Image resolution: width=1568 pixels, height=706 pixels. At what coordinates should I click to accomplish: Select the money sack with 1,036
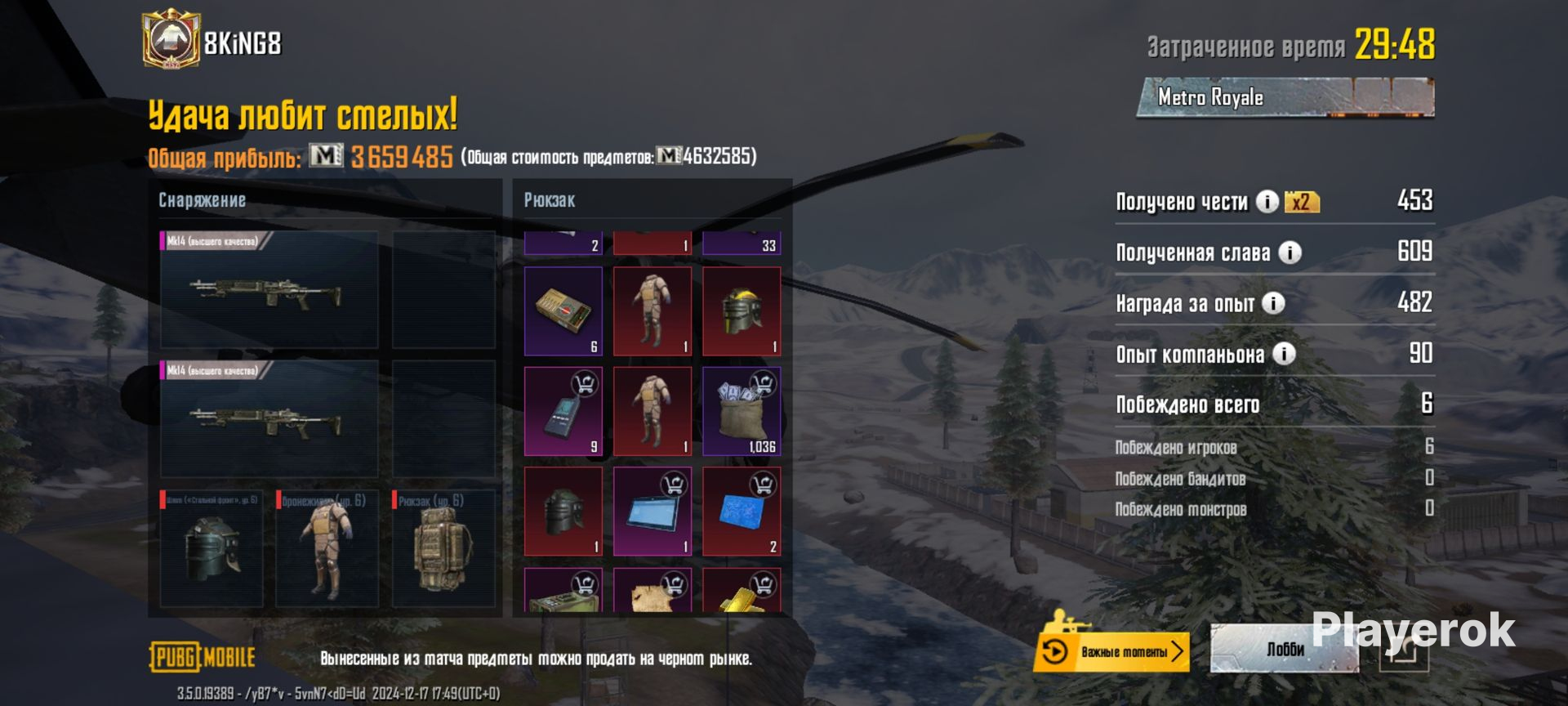click(742, 411)
